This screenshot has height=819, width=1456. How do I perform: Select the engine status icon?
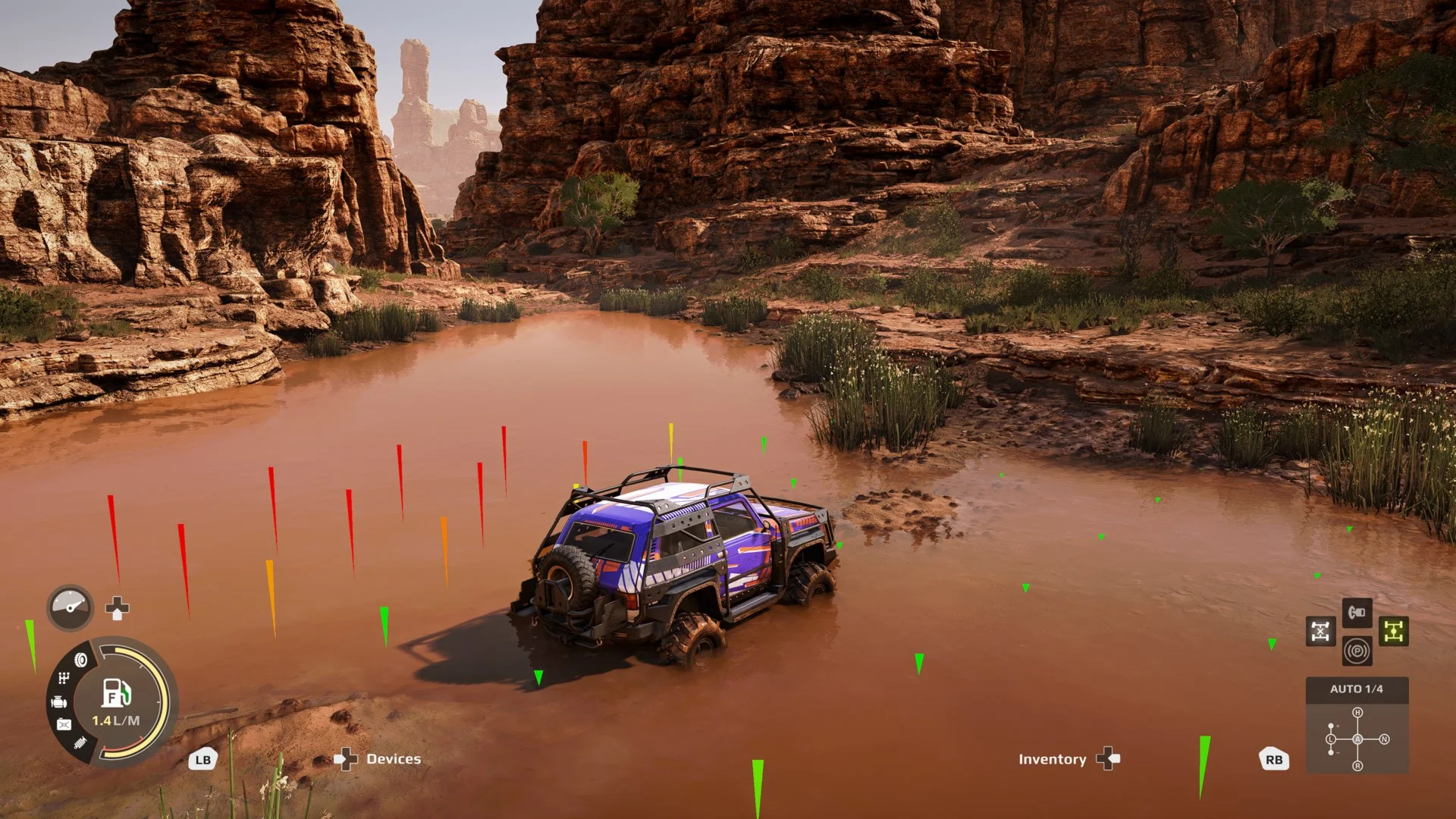(59, 702)
